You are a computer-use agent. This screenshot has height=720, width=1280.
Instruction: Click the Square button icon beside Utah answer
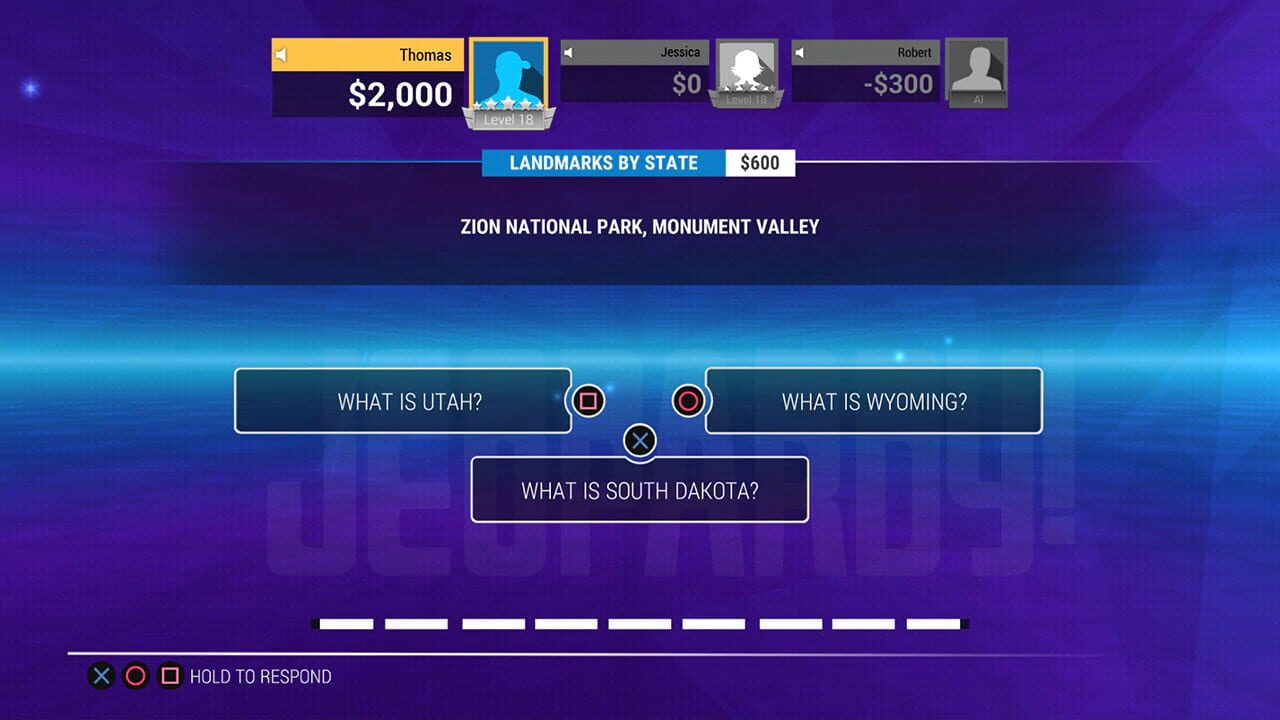[x=588, y=401]
